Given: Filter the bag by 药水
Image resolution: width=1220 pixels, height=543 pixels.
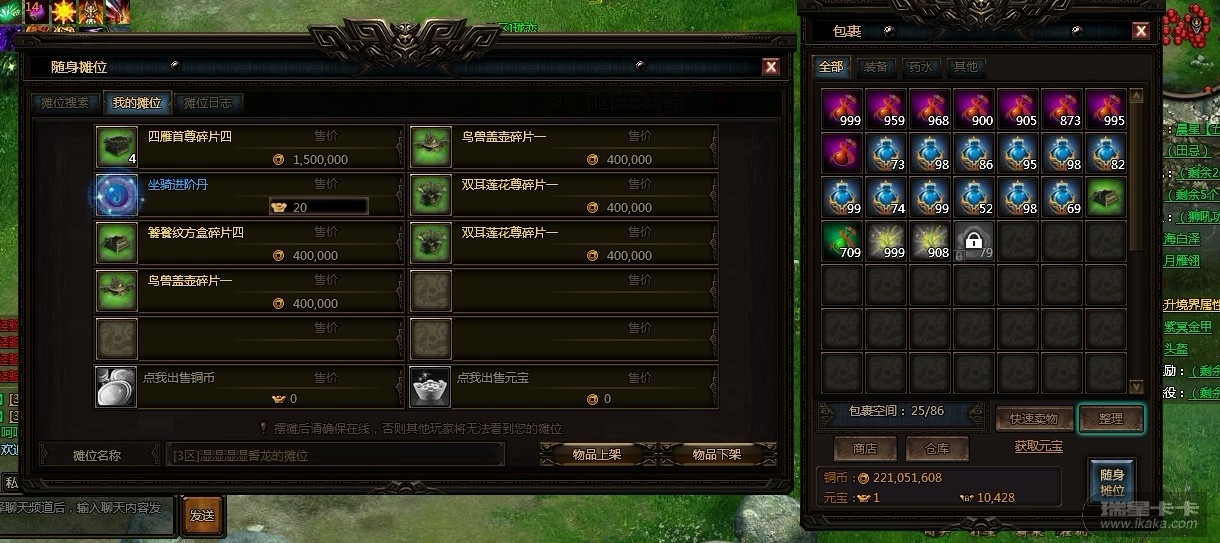Looking at the screenshot, I should (920, 68).
